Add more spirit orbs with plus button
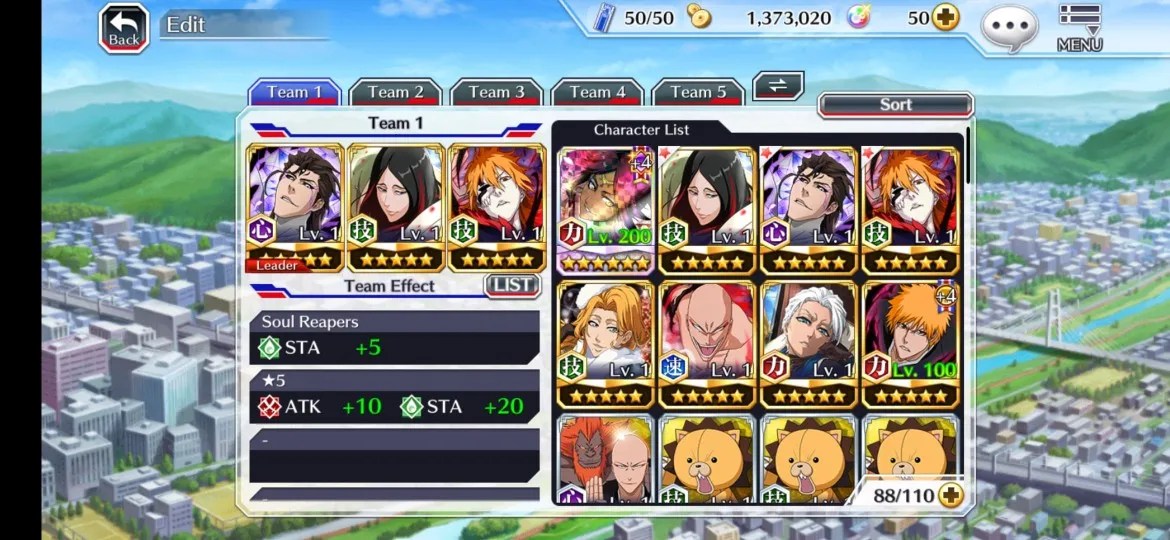This screenshot has width=1170, height=540. pyautogui.click(x=945, y=17)
